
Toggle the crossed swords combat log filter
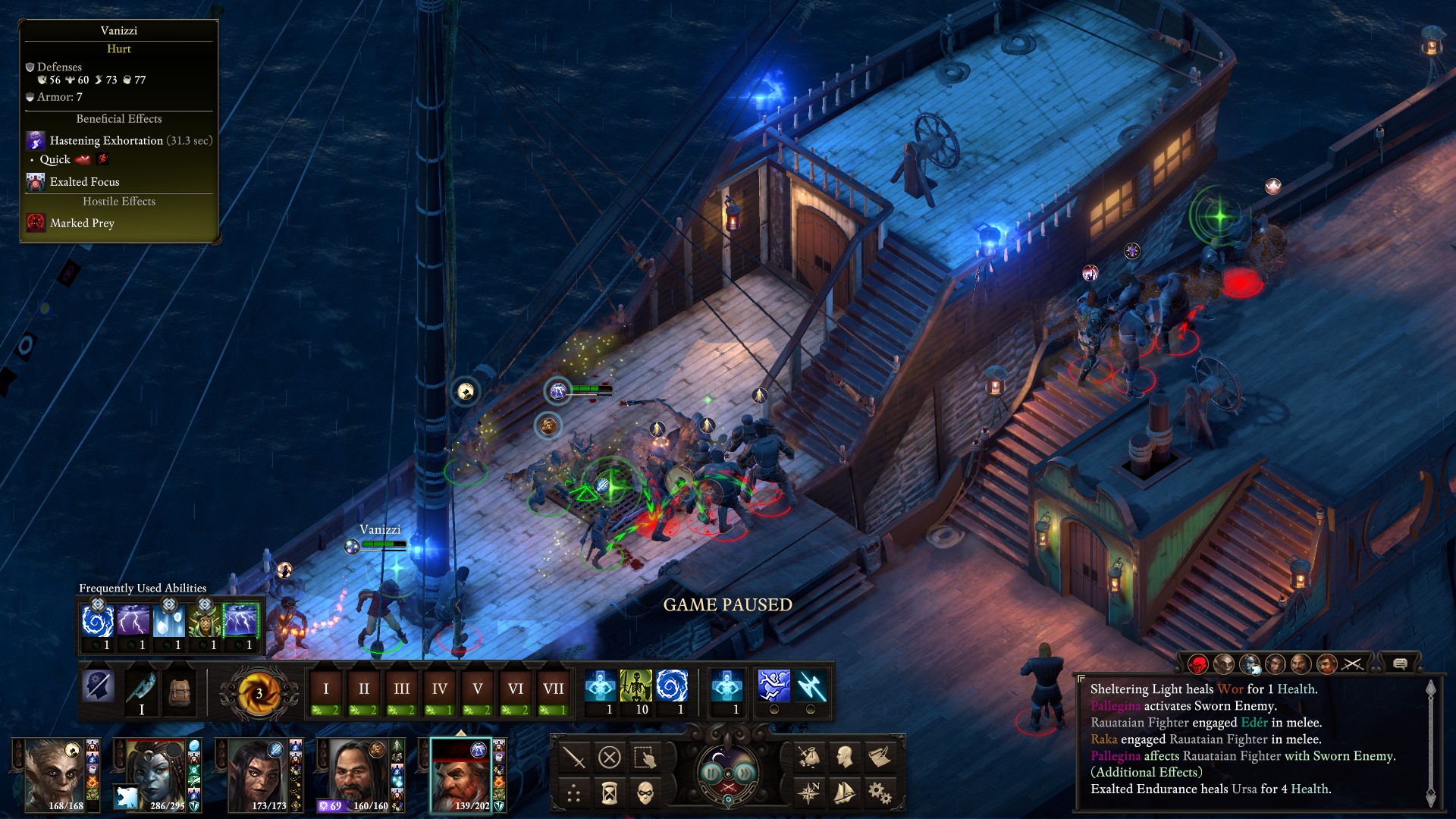(x=1352, y=664)
